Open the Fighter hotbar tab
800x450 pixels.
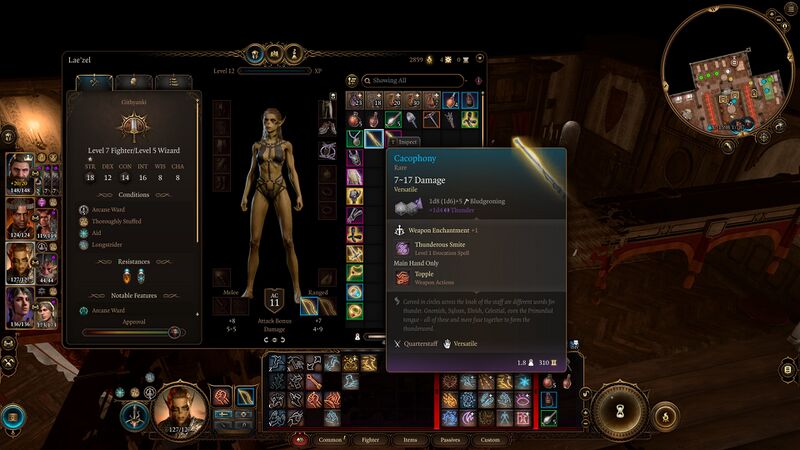[x=370, y=439]
